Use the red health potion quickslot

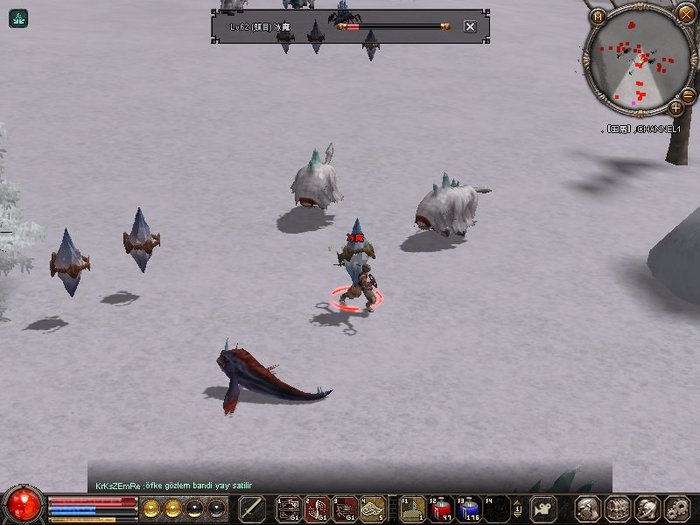tap(441, 508)
